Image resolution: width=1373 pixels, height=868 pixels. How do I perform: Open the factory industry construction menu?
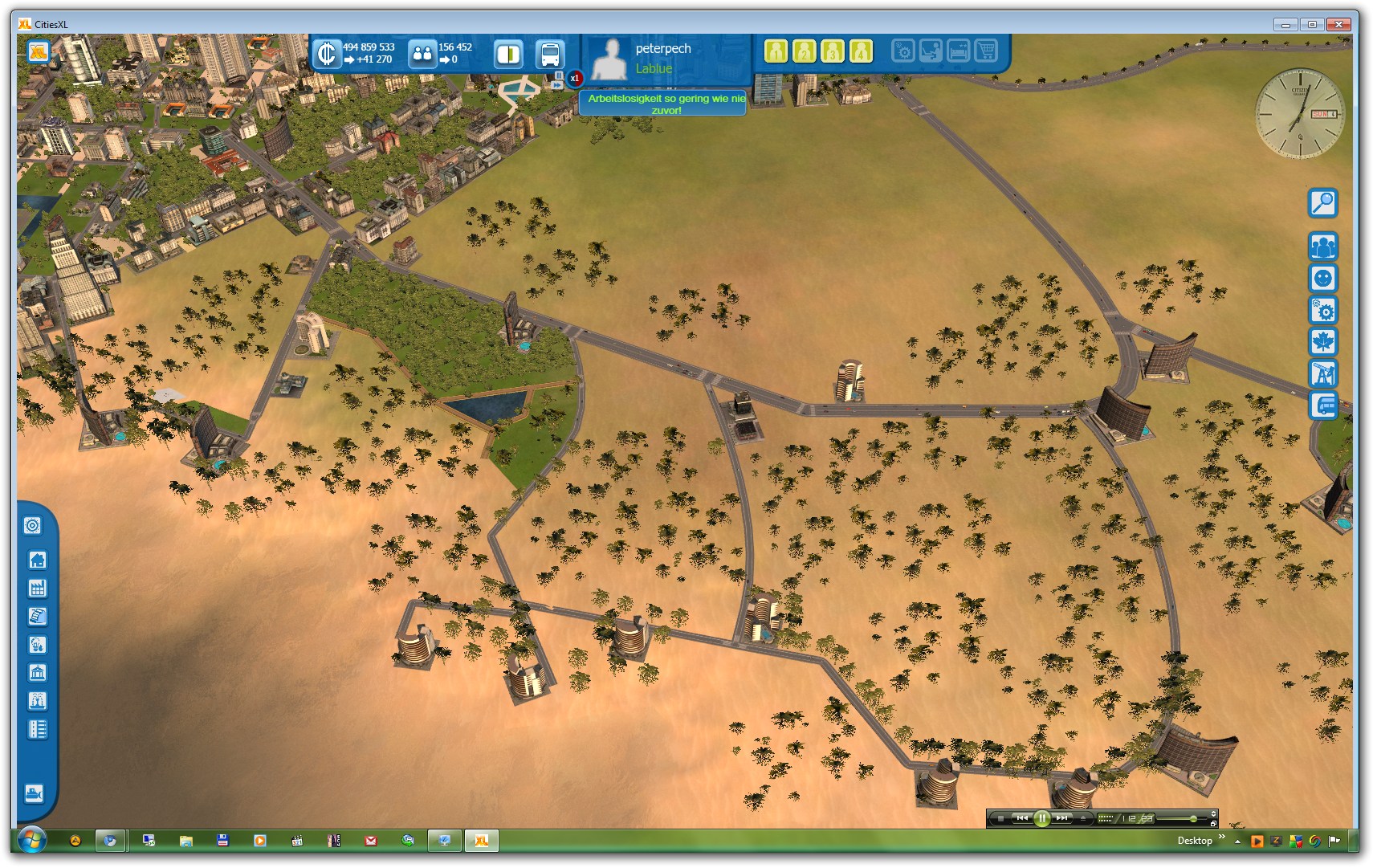click(37, 588)
